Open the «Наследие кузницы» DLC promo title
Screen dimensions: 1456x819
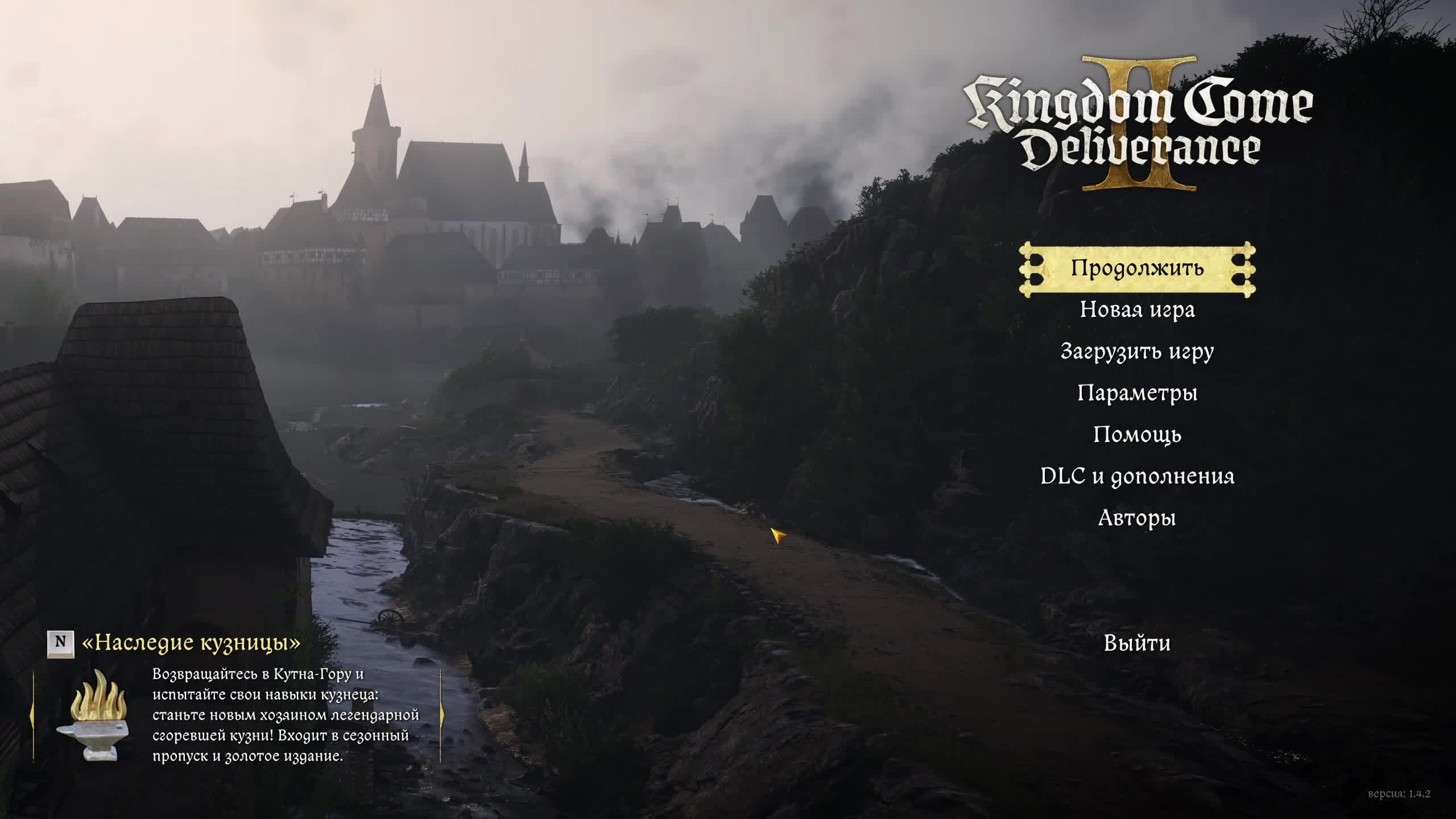191,643
